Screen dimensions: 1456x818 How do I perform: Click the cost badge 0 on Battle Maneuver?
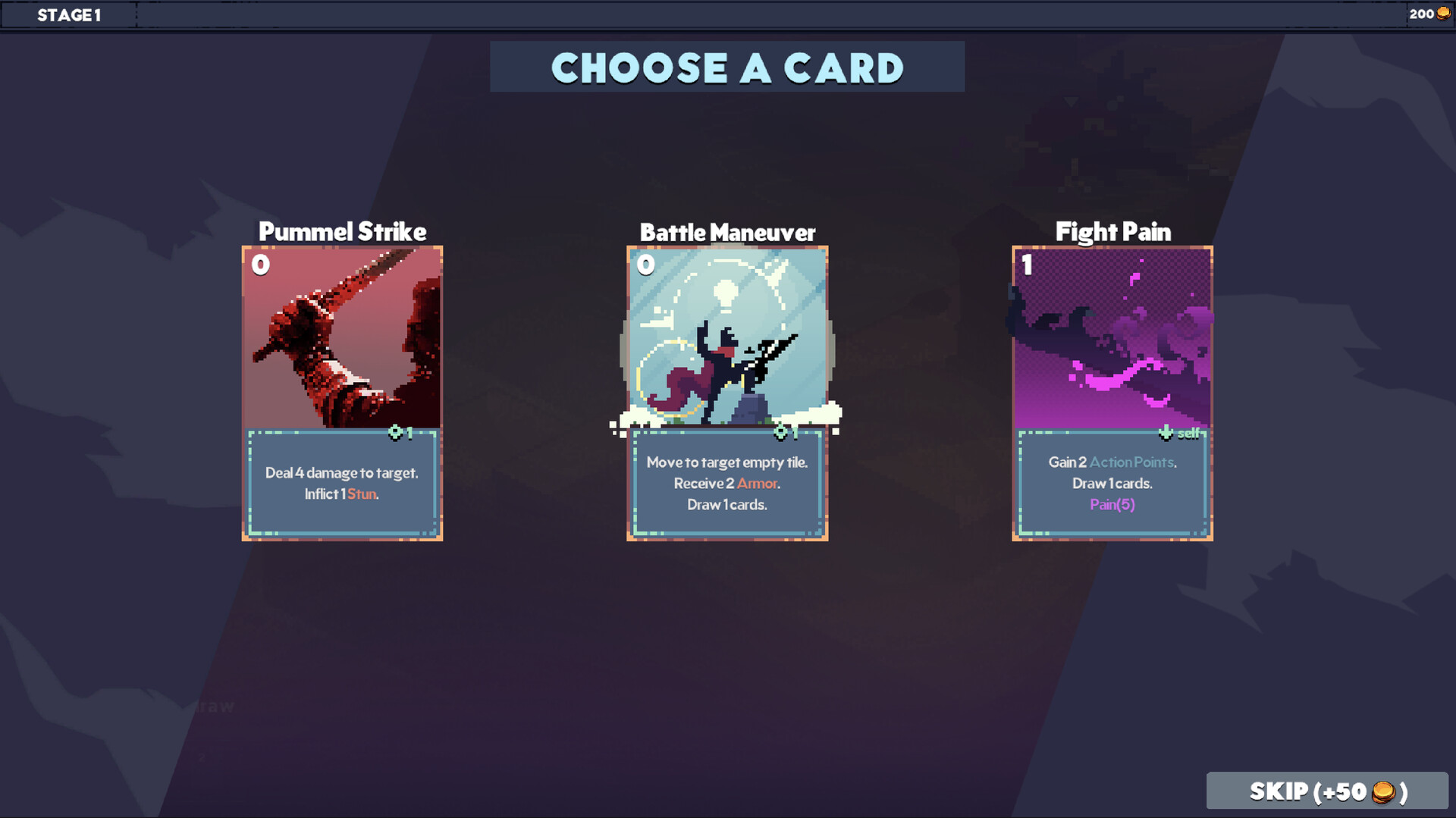coord(645,265)
